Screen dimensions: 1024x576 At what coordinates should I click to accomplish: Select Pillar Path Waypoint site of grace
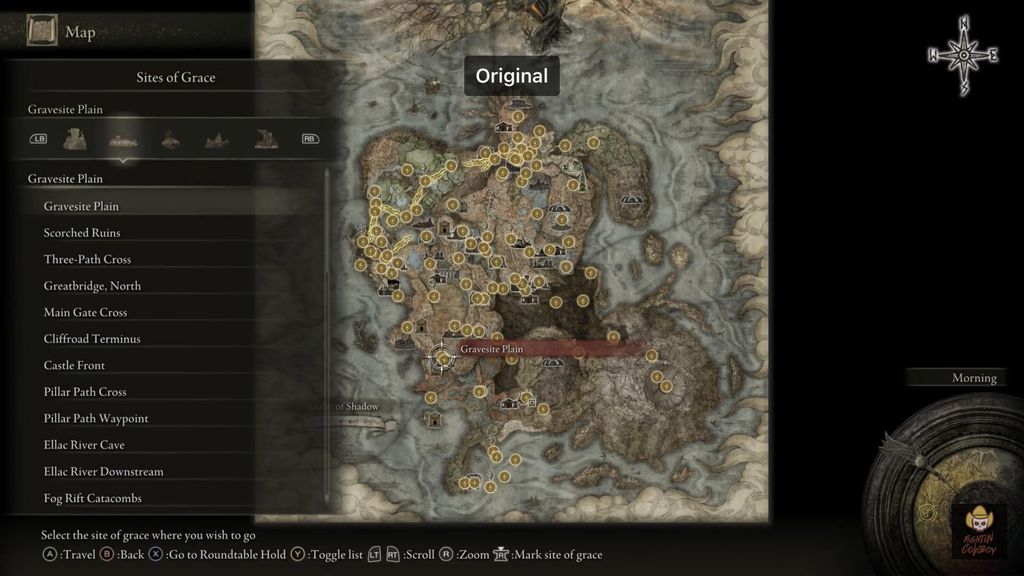point(96,418)
